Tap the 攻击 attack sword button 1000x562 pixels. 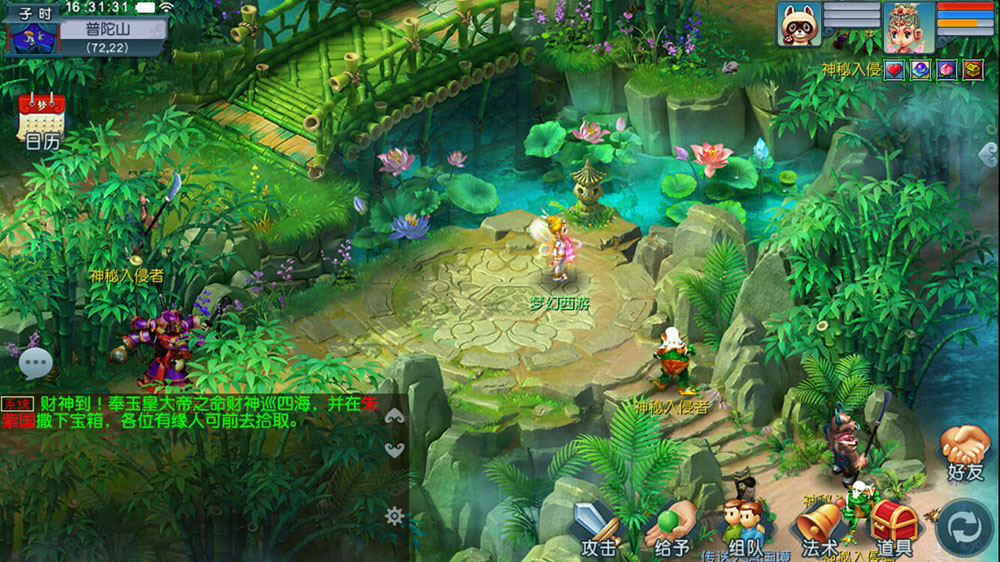(x=598, y=527)
